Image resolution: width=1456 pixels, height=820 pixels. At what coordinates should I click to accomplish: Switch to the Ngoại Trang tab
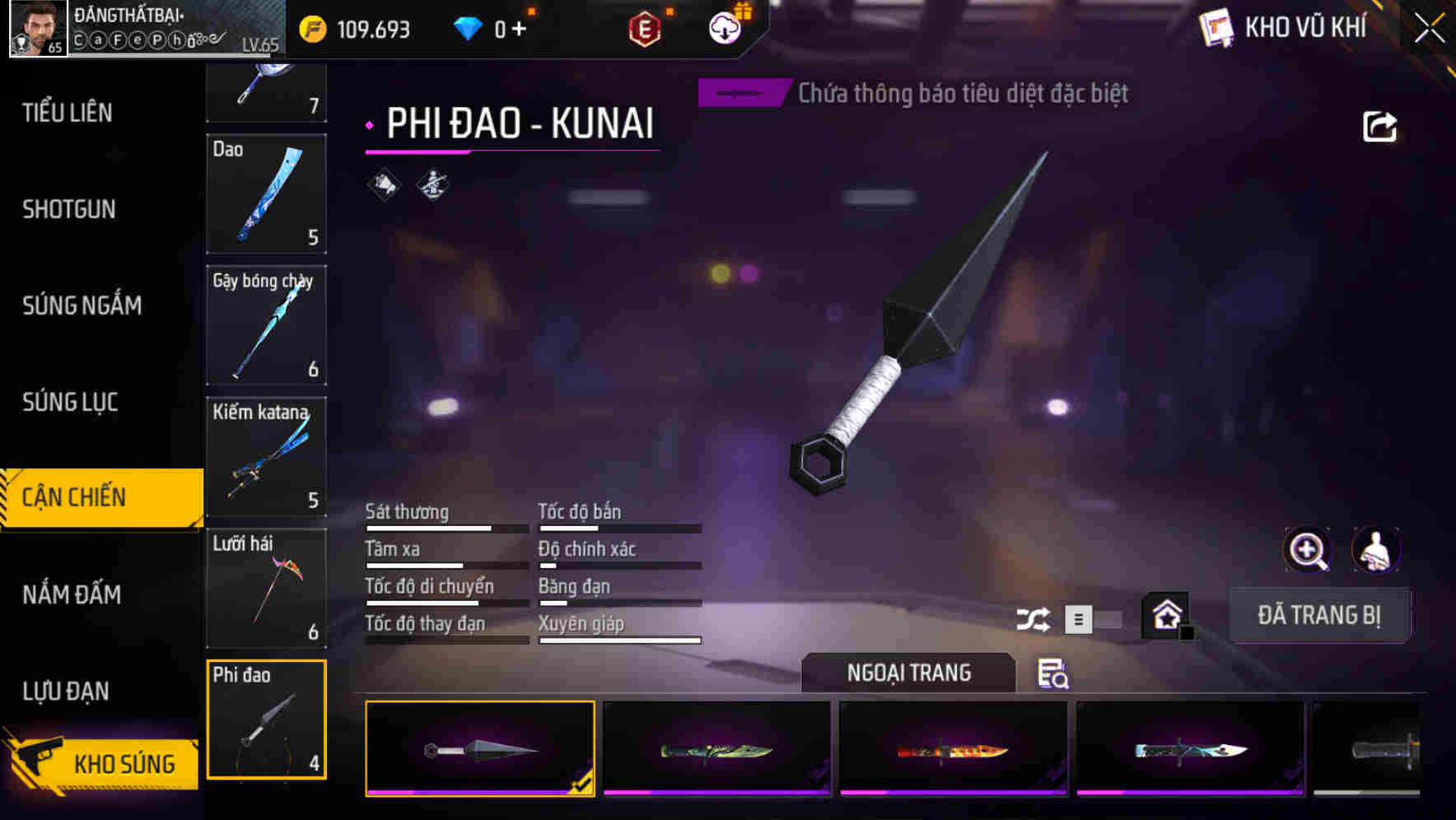pyautogui.click(x=908, y=673)
